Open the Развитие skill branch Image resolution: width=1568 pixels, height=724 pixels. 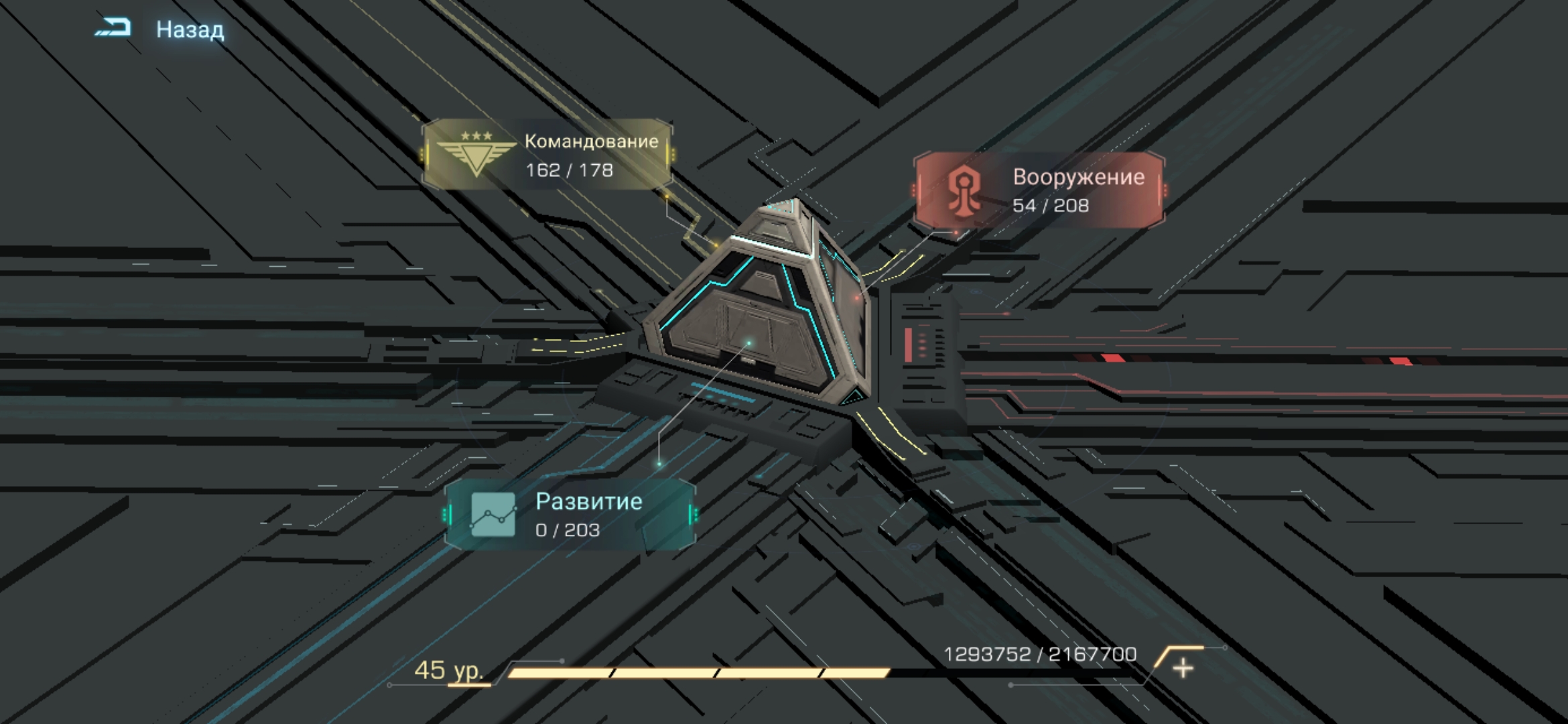coord(571,514)
